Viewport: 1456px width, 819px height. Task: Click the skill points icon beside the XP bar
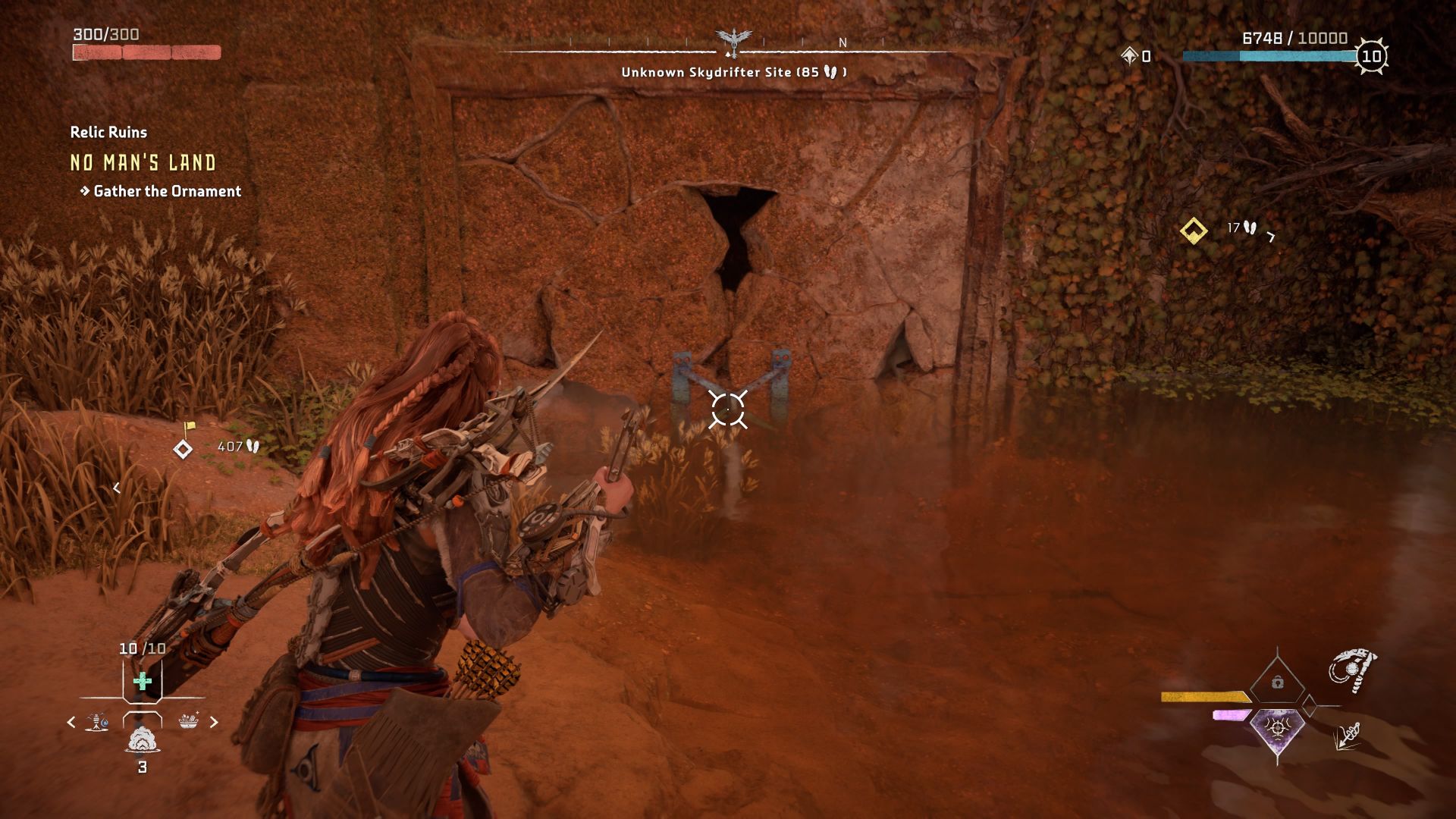1128,55
